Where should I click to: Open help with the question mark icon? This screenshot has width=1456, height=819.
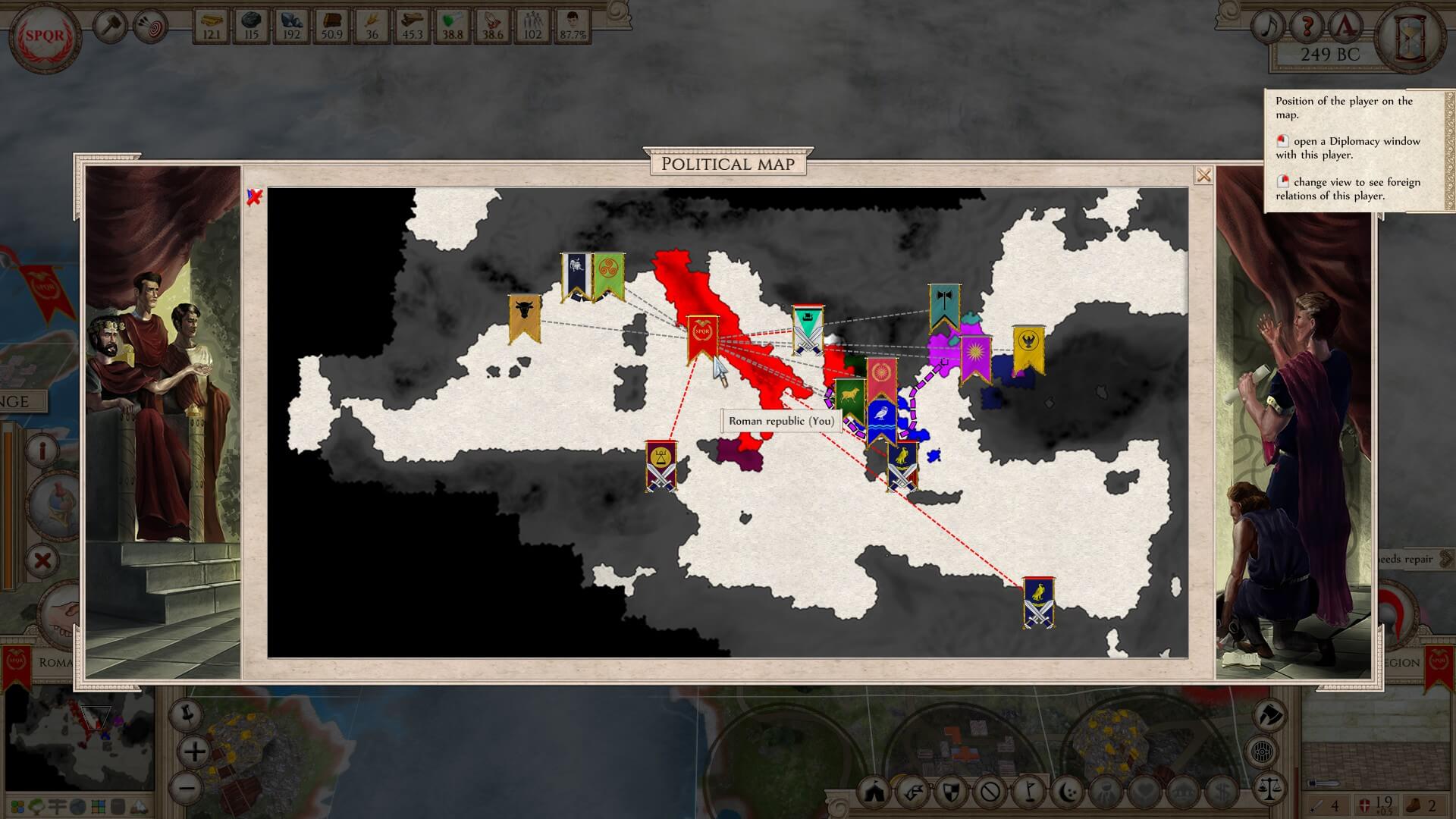[1307, 27]
